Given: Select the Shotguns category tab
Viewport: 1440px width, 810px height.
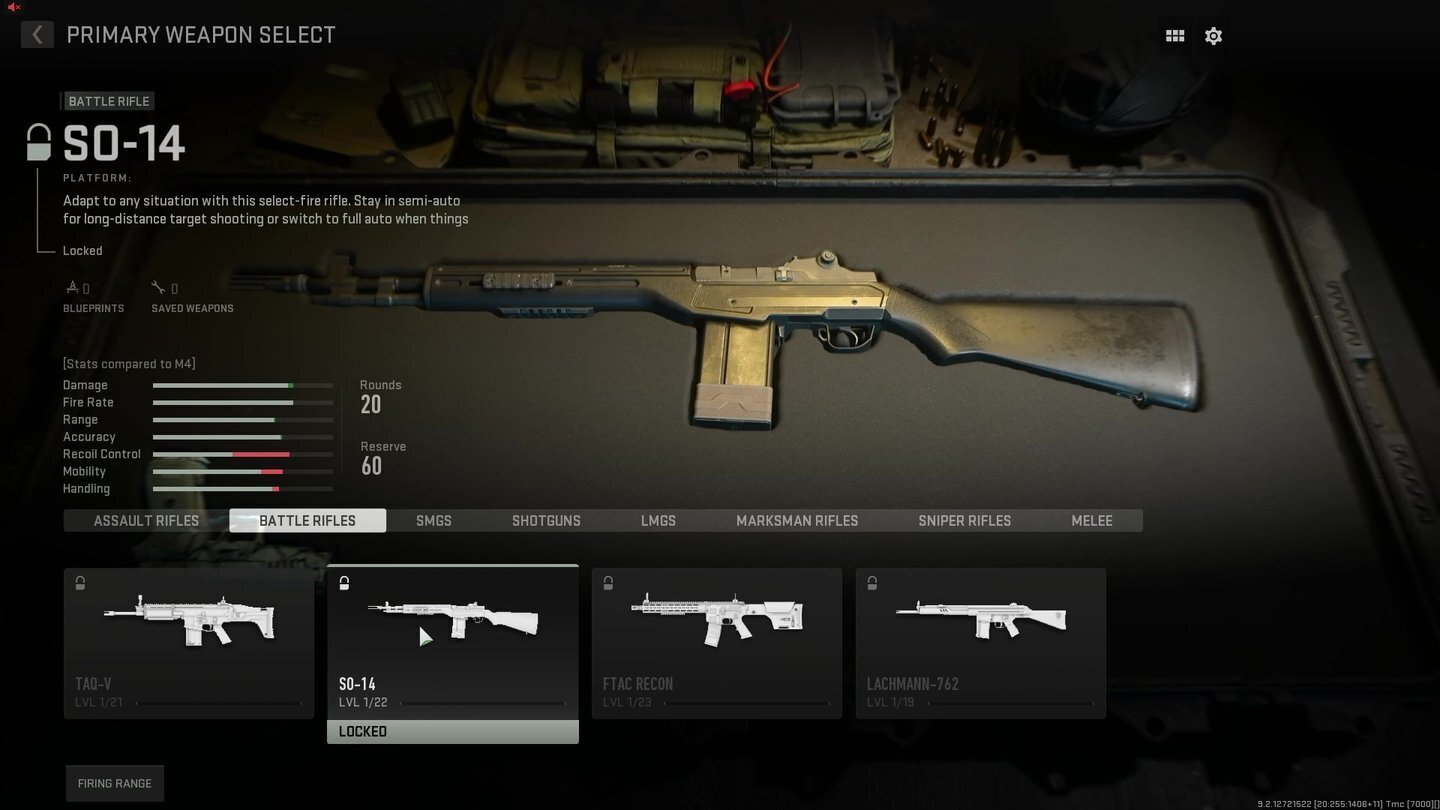Looking at the screenshot, I should 546,520.
